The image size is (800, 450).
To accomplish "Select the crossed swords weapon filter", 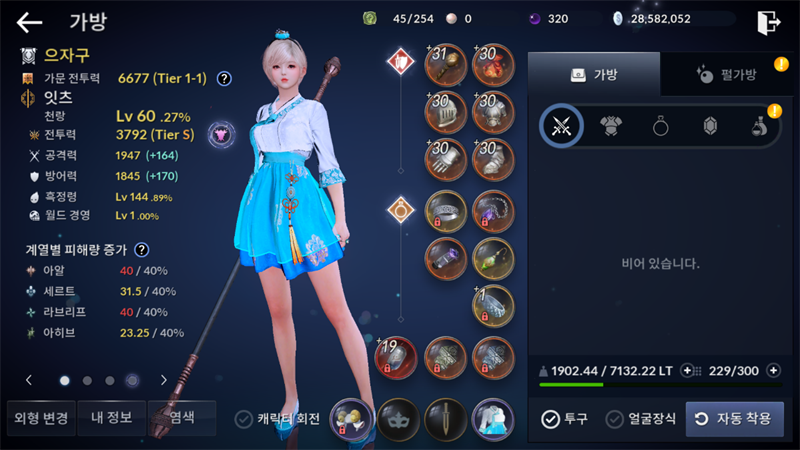I will point(561,126).
